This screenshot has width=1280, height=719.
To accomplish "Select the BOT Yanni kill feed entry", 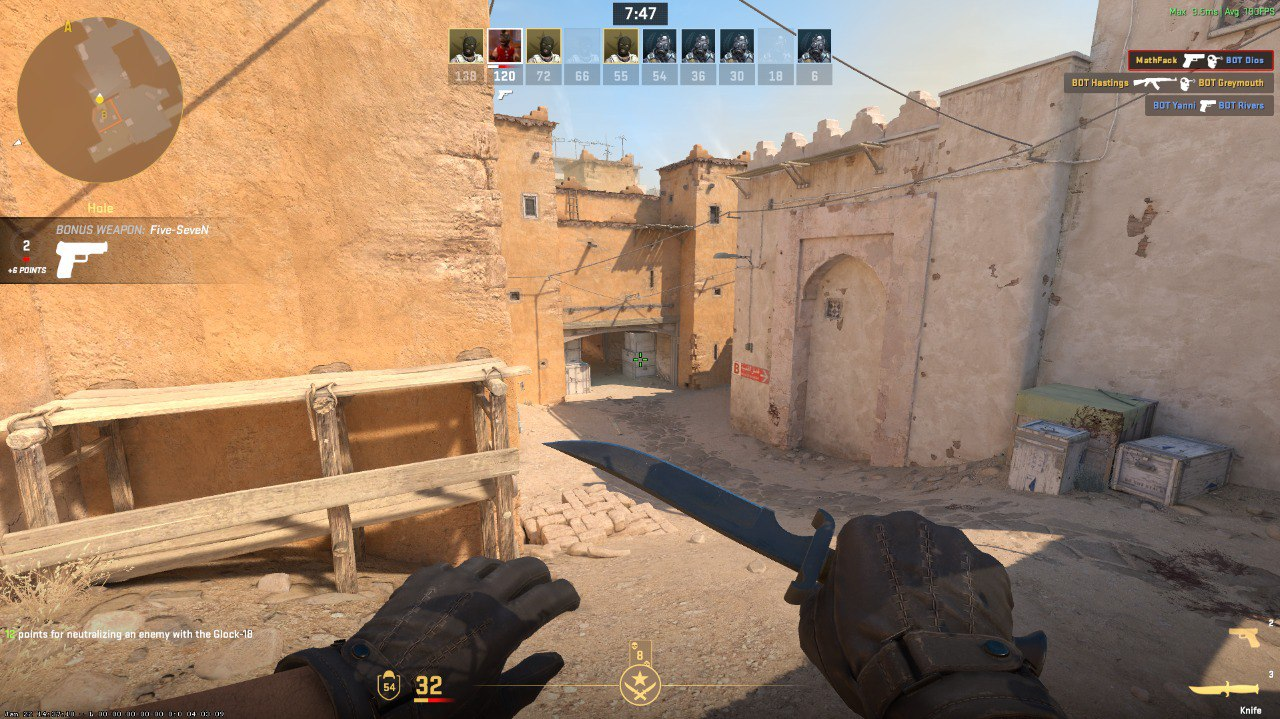I will (1208, 105).
